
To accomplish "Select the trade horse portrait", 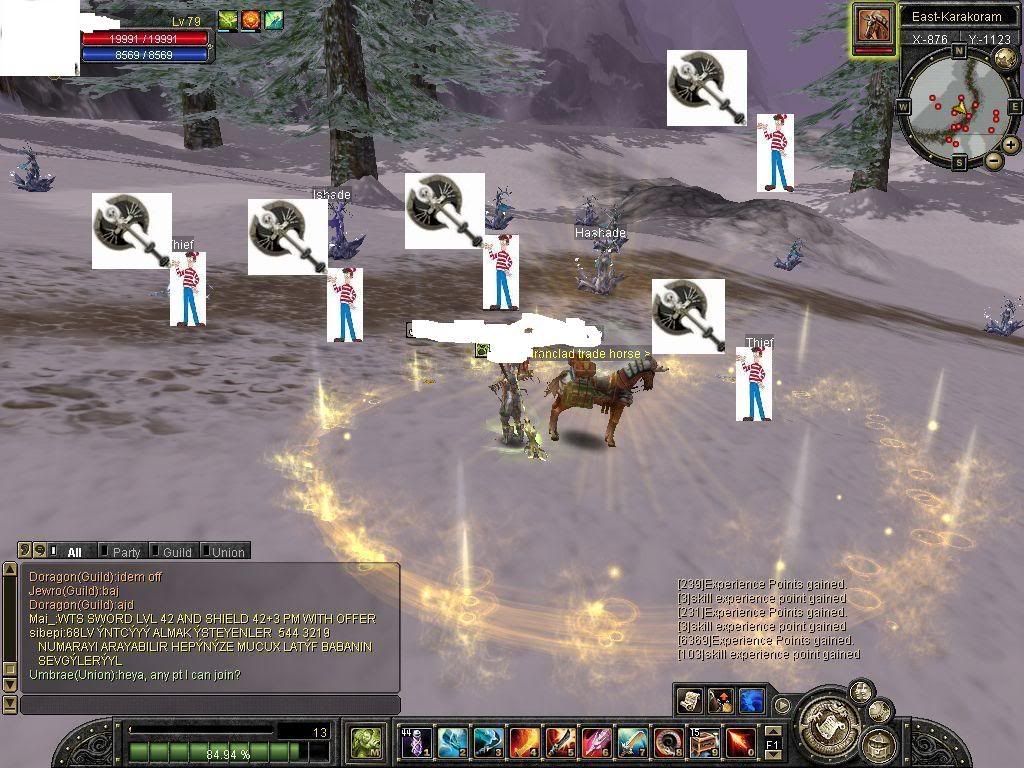I will coord(873,25).
